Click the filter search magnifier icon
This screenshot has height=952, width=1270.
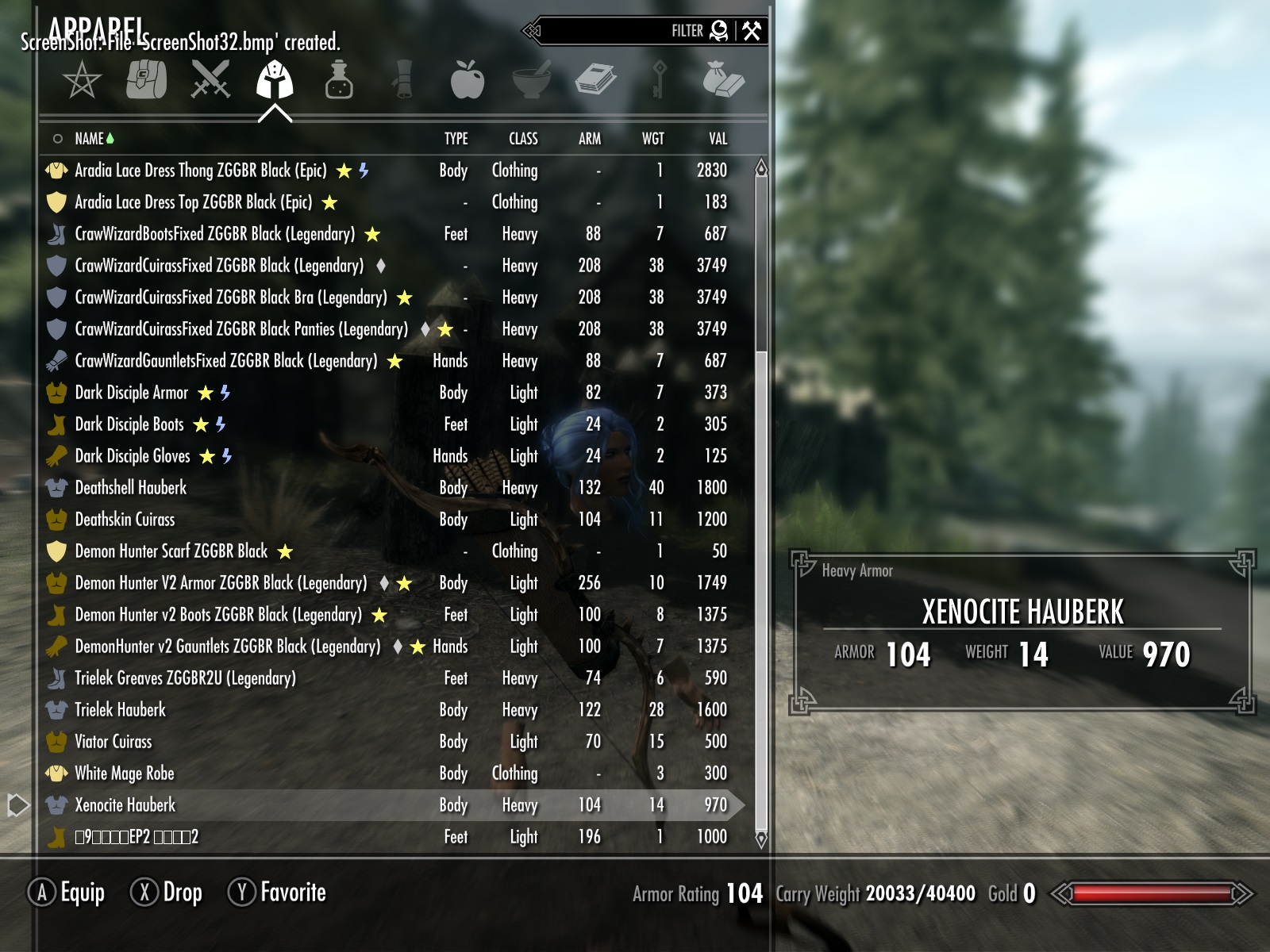coord(719,31)
